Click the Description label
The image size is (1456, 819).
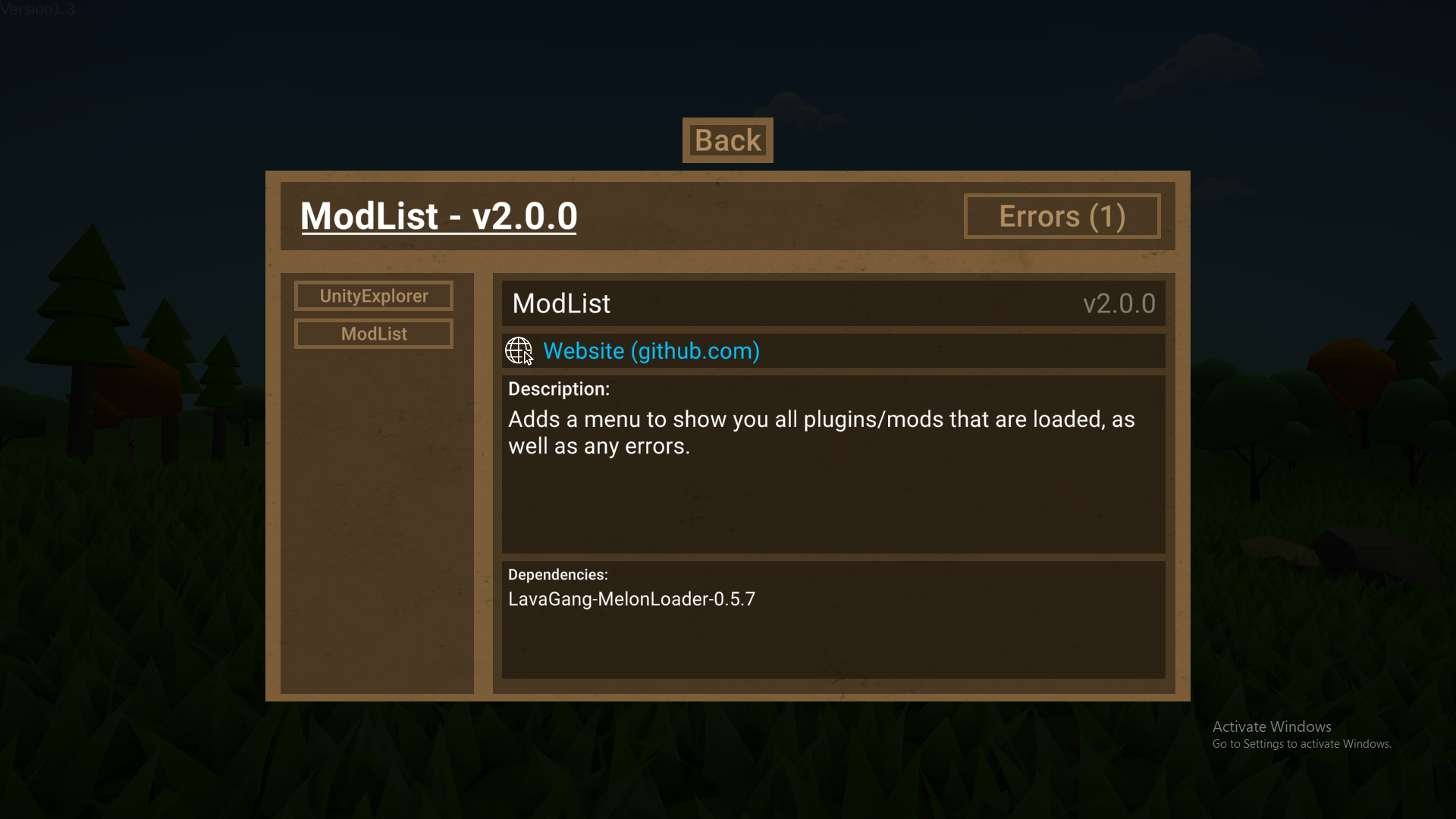point(558,389)
